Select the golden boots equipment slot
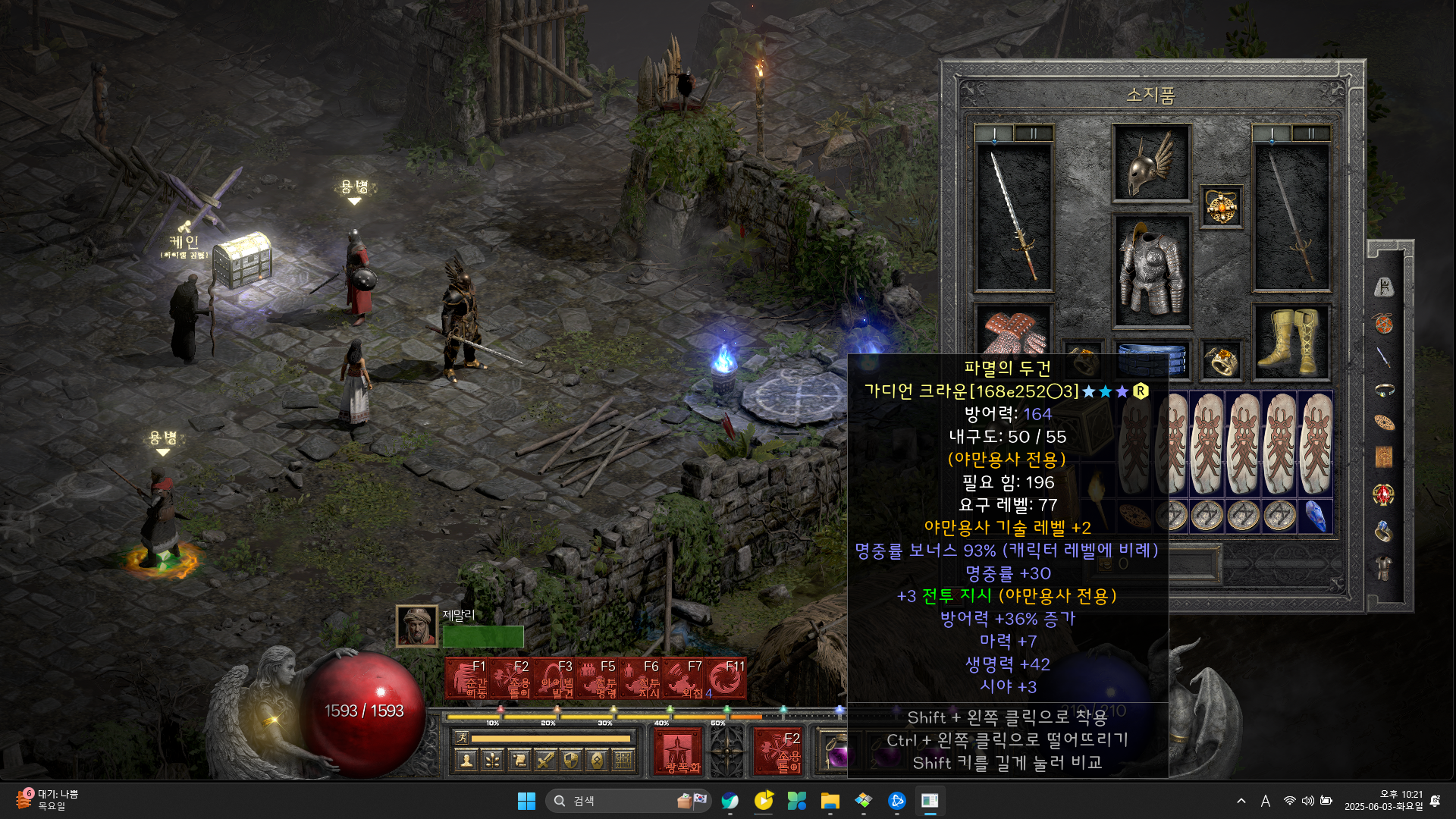This screenshot has width=1456, height=819. pos(1291,342)
